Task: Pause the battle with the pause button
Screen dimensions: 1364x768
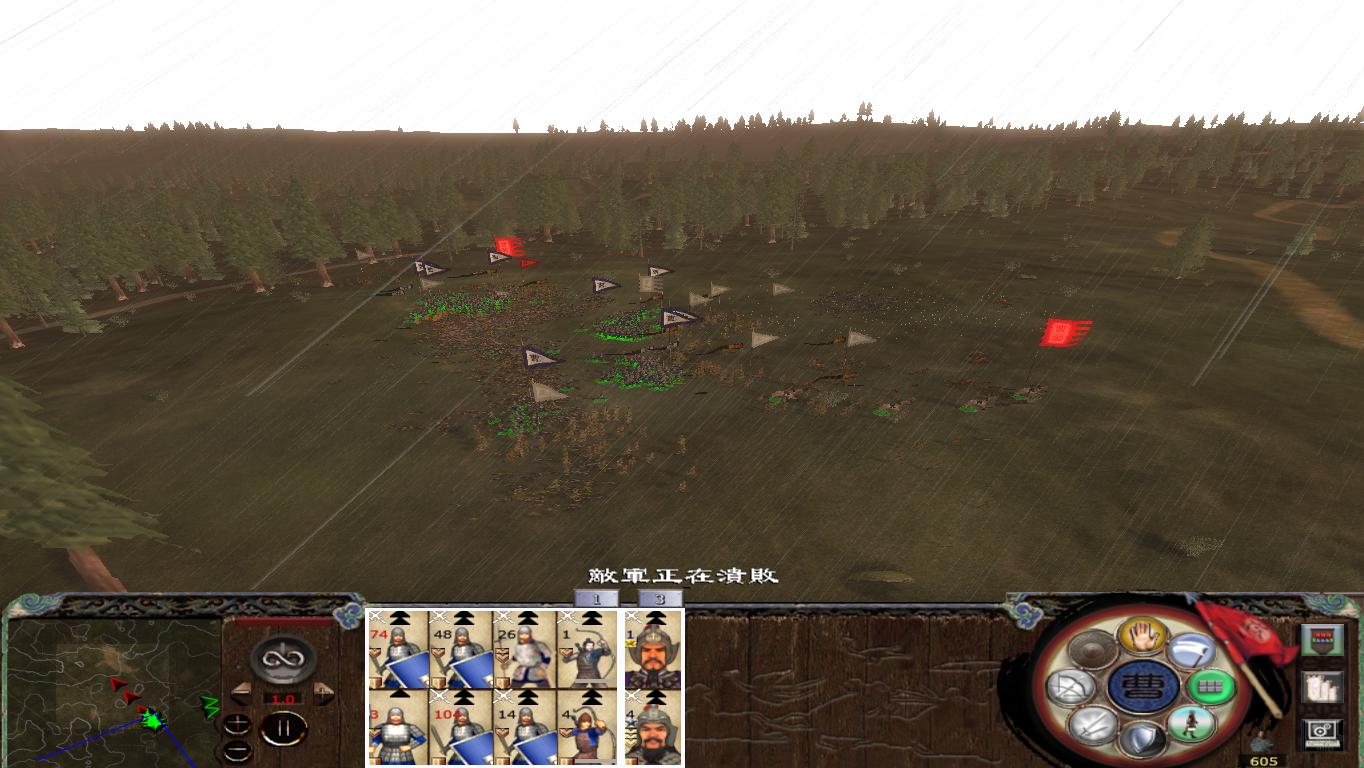Action: point(284,730)
